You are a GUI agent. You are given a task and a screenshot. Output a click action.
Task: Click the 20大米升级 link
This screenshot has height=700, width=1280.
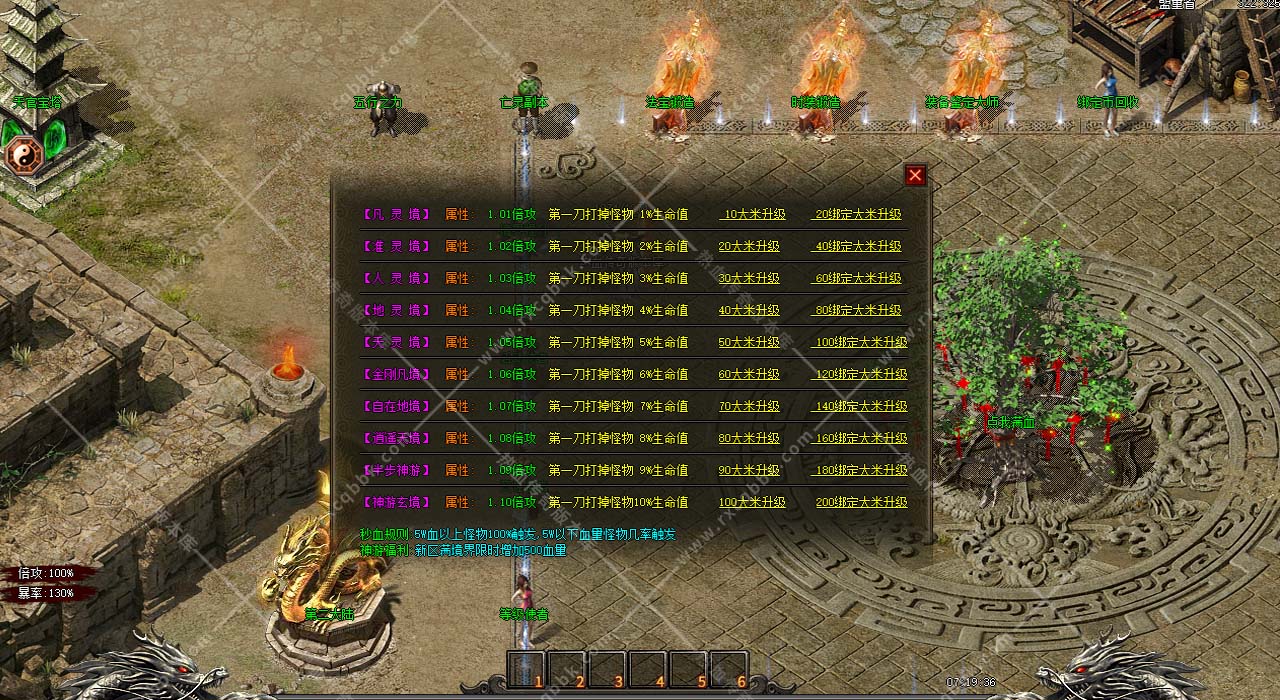click(x=749, y=246)
